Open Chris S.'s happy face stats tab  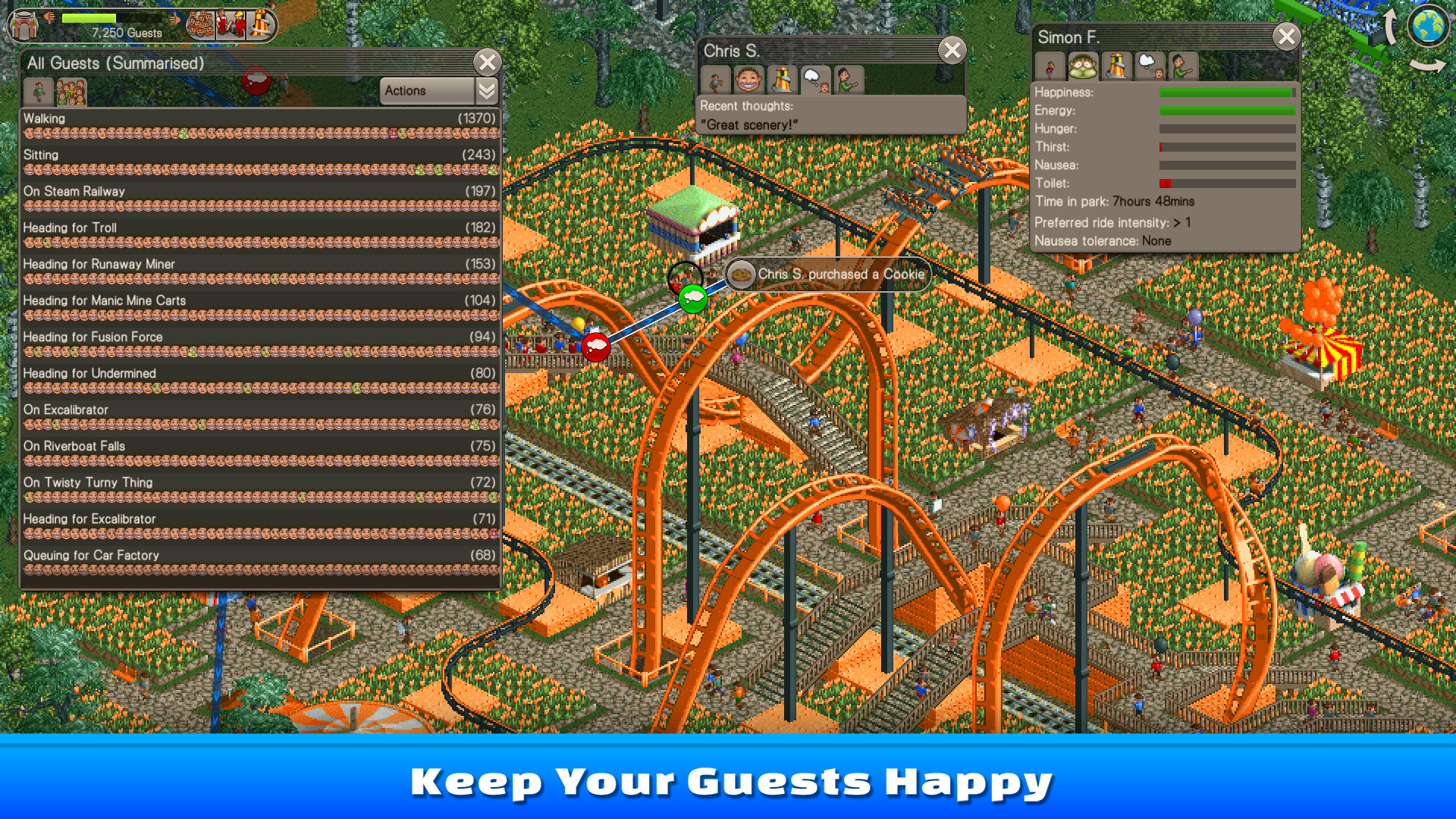750,80
